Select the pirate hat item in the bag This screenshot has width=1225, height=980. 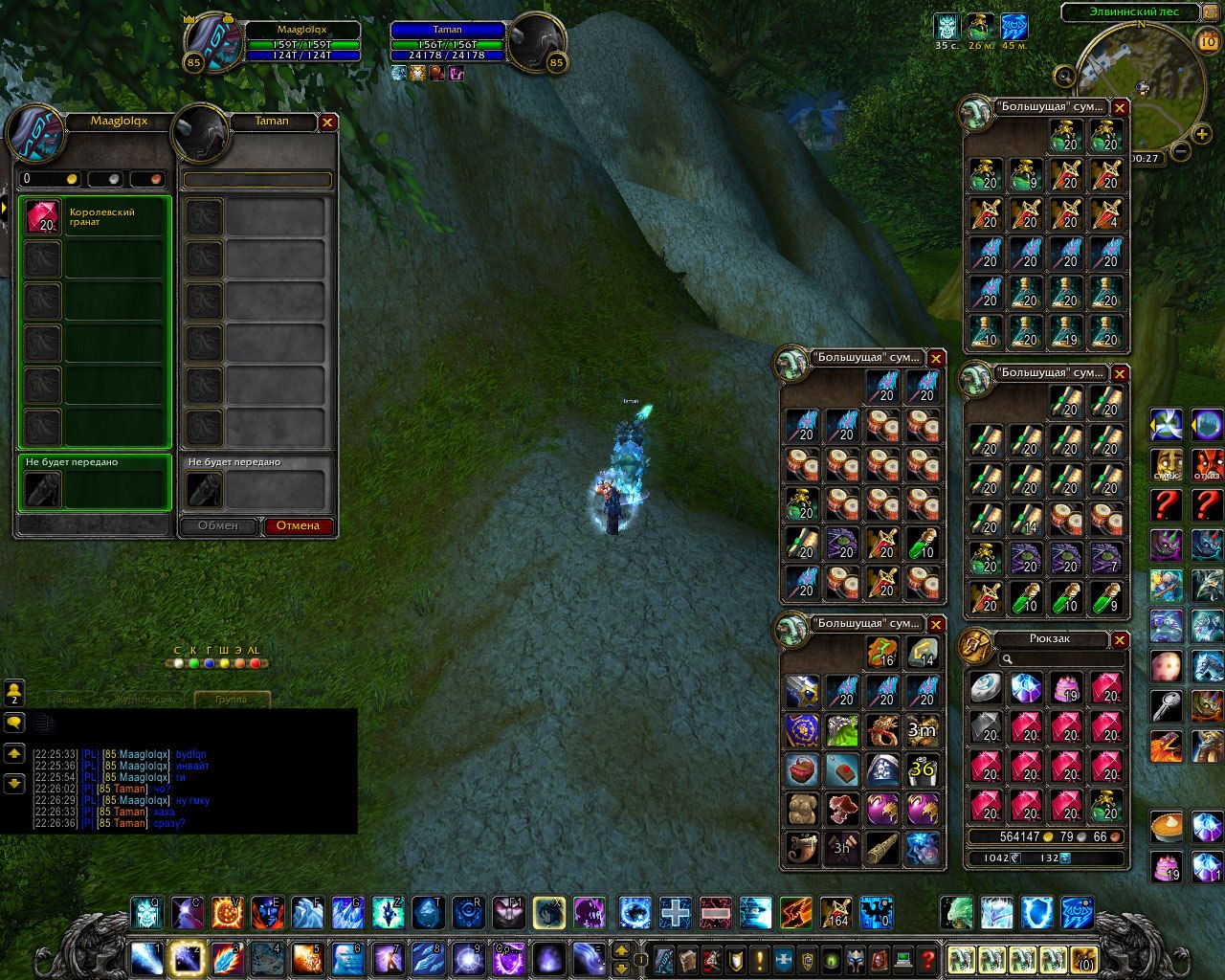pyautogui.click(x=882, y=768)
